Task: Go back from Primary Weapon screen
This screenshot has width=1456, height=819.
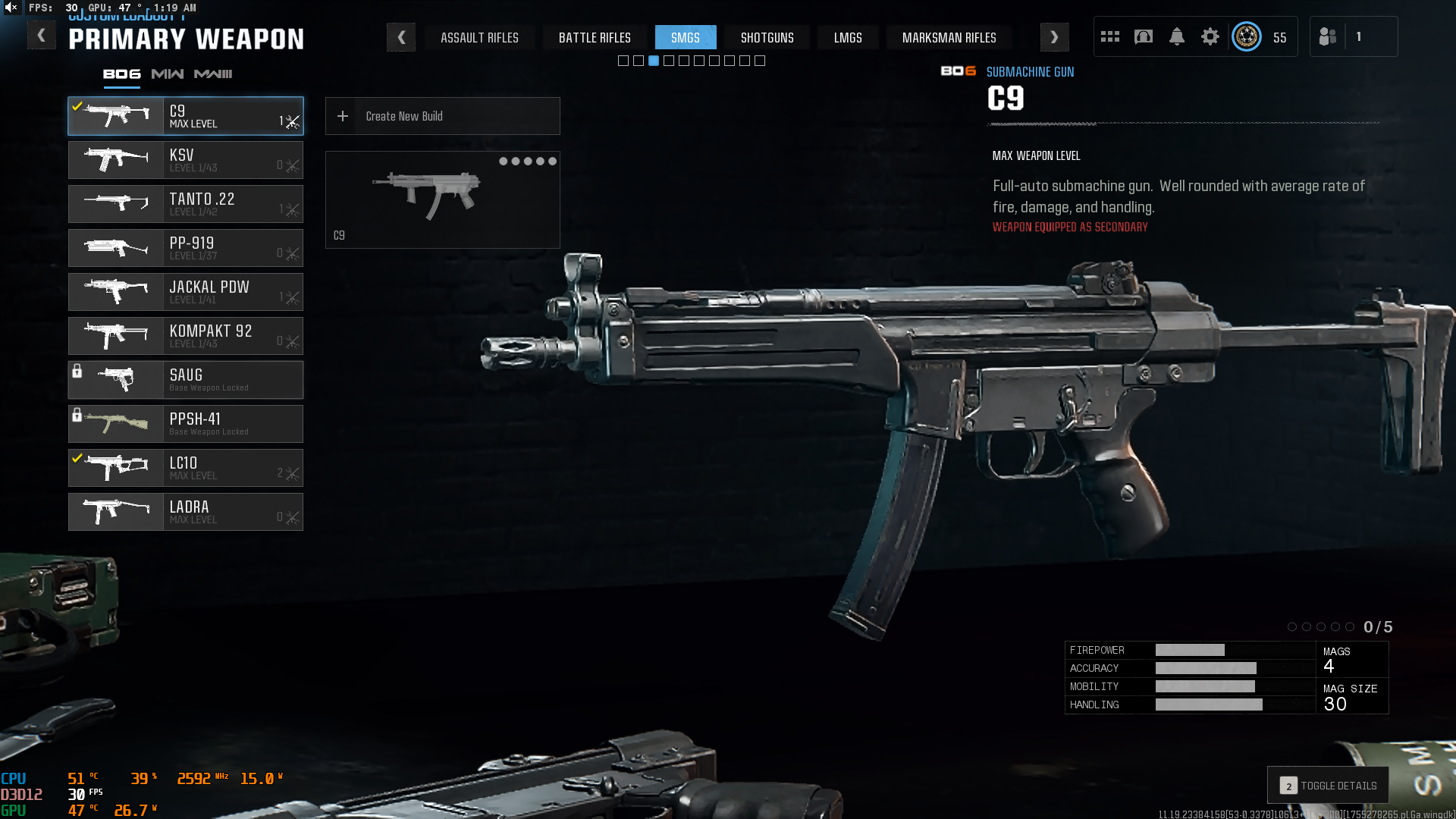Action: pyautogui.click(x=41, y=36)
